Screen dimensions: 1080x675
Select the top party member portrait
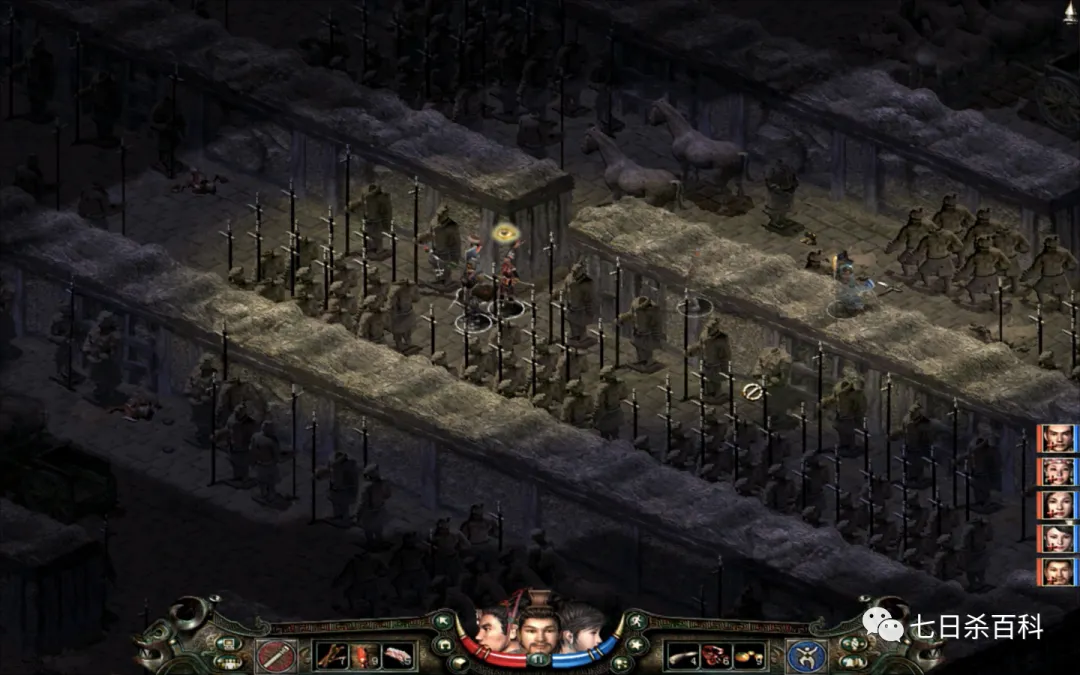point(1058,438)
